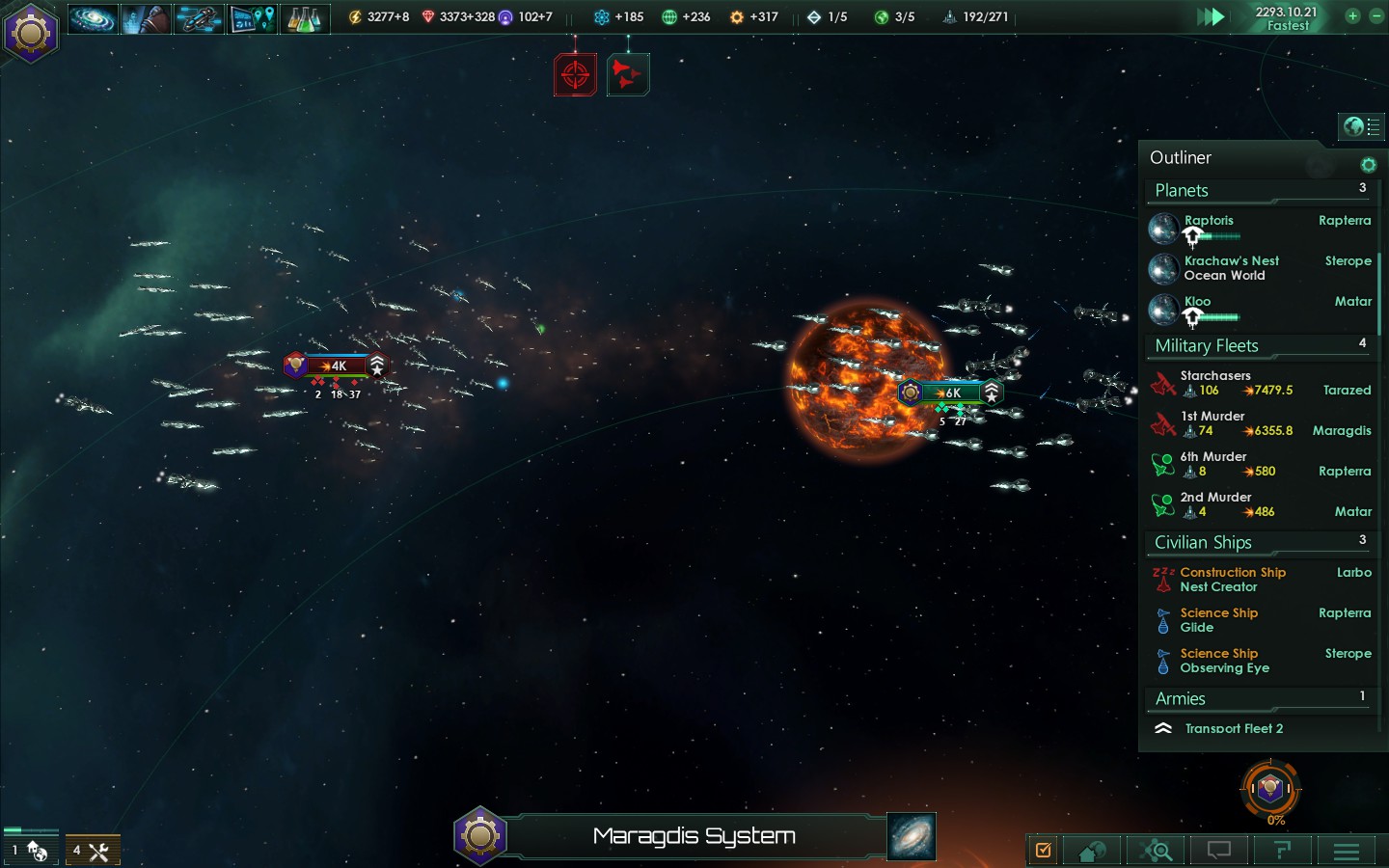Open galaxy map from bottom bar
Image resolution: width=1389 pixels, height=868 pixels.
pos(912,837)
